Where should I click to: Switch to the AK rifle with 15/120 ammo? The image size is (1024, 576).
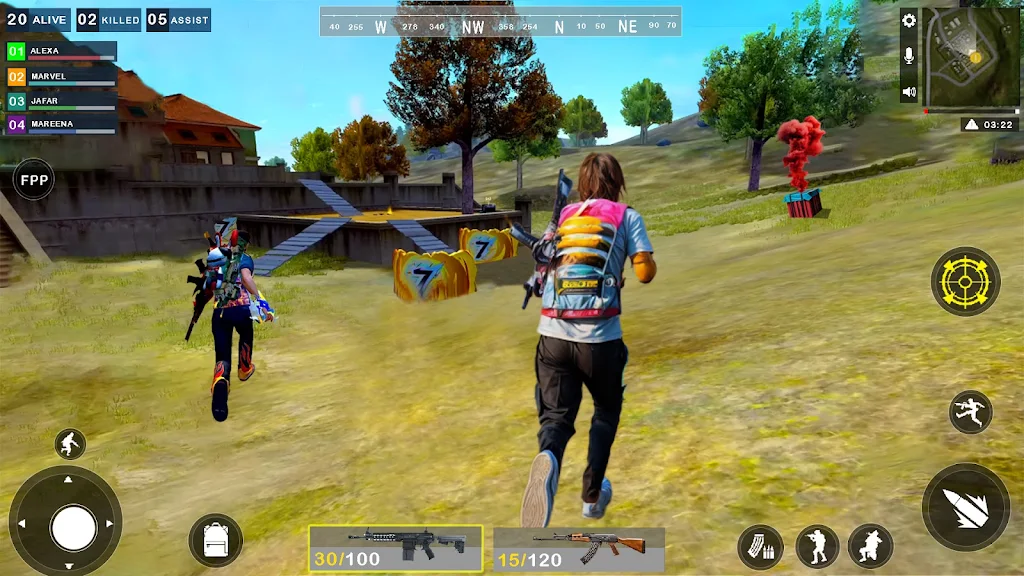click(579, 549)
